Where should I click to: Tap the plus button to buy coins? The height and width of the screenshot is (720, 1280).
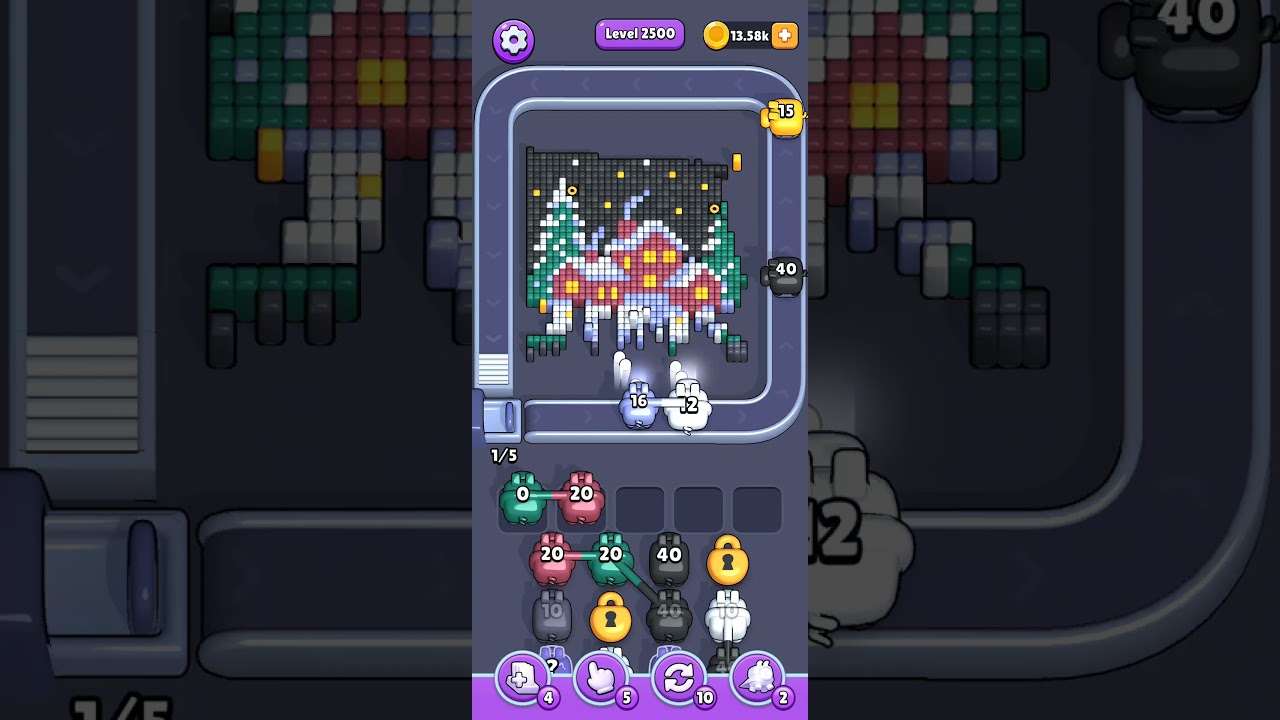(785, 36)
